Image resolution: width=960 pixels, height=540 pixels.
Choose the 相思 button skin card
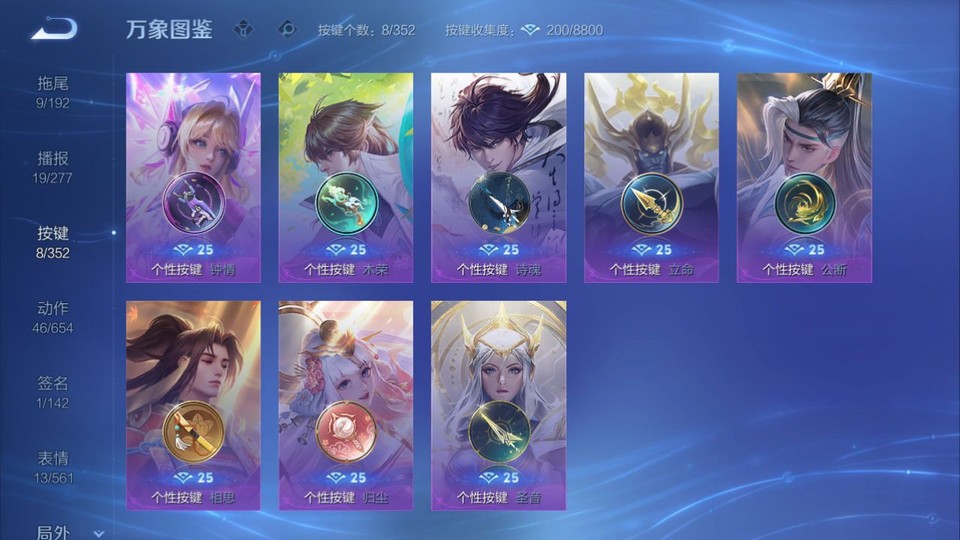coord(193,405)
